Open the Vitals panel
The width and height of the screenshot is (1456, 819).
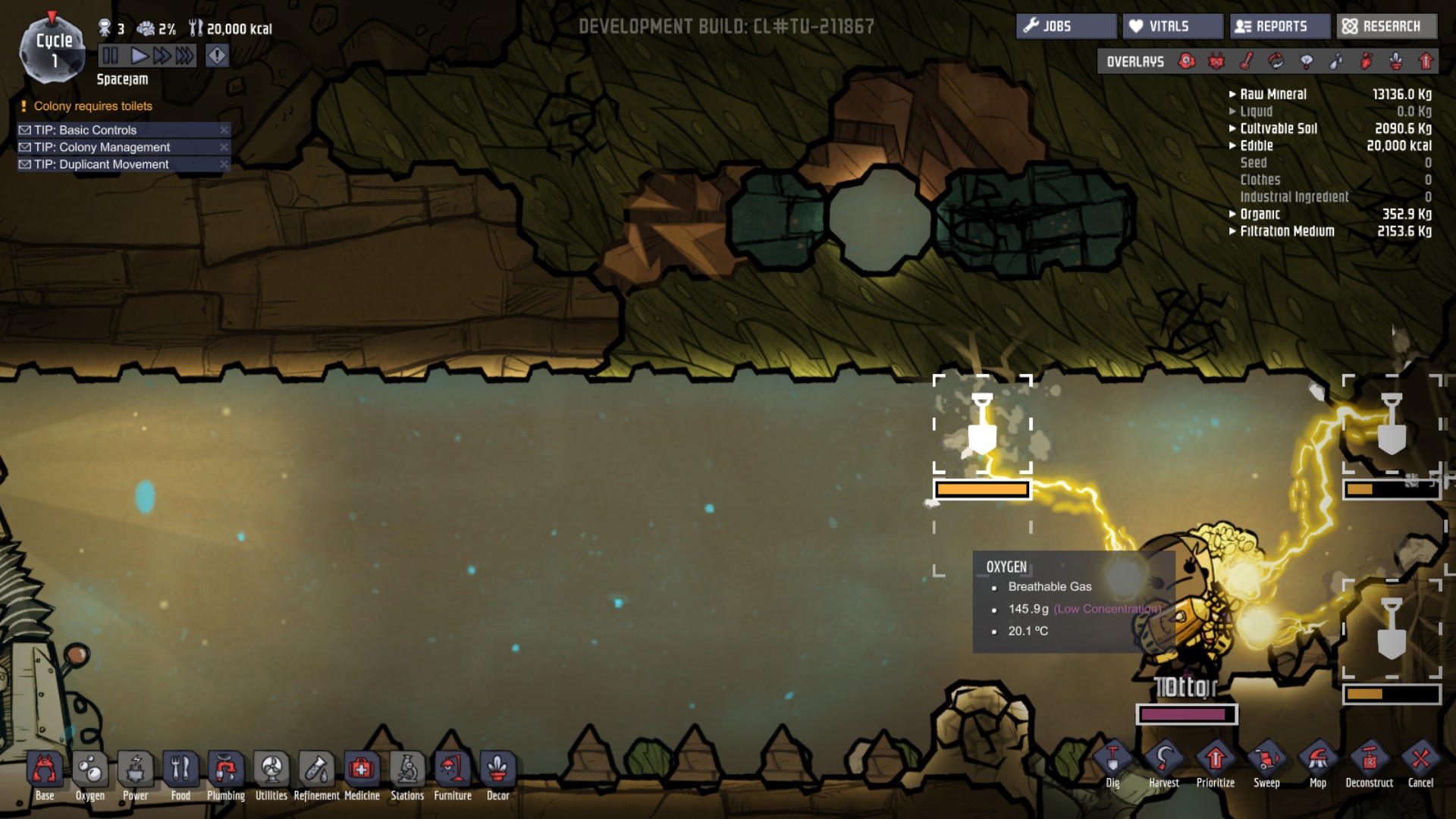point(1172,27)
